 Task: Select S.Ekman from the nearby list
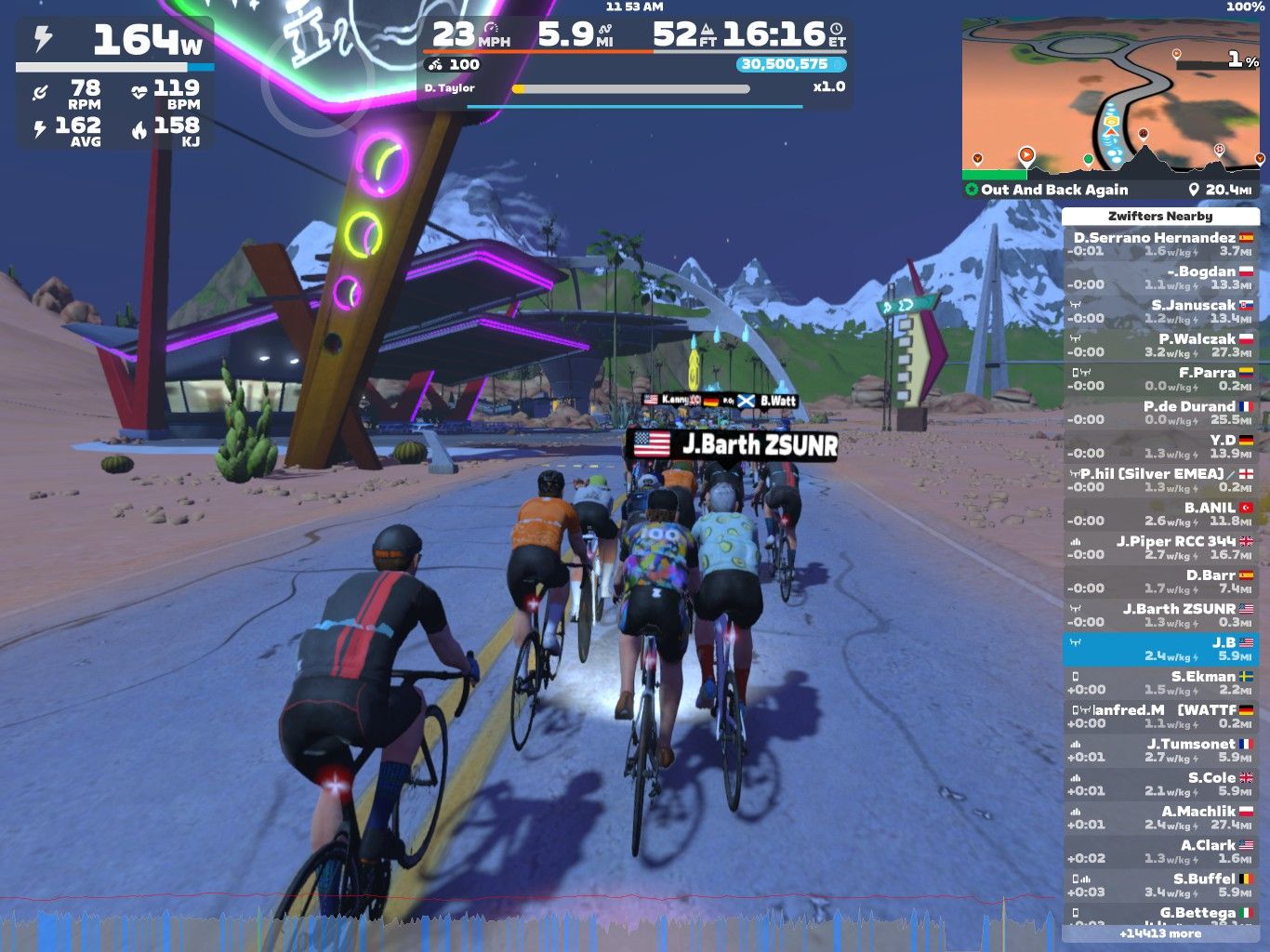pos(1160,682)
